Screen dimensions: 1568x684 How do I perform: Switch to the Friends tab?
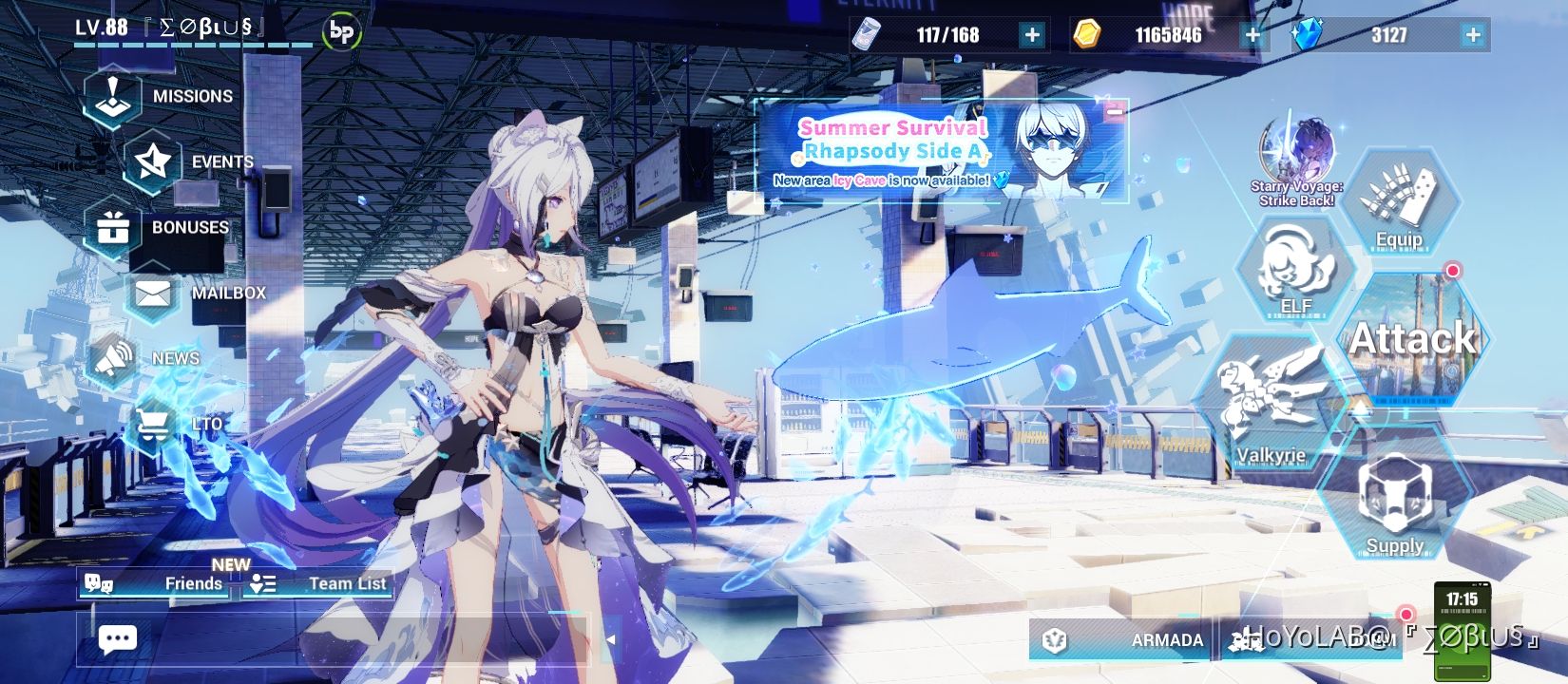[171, 583]
